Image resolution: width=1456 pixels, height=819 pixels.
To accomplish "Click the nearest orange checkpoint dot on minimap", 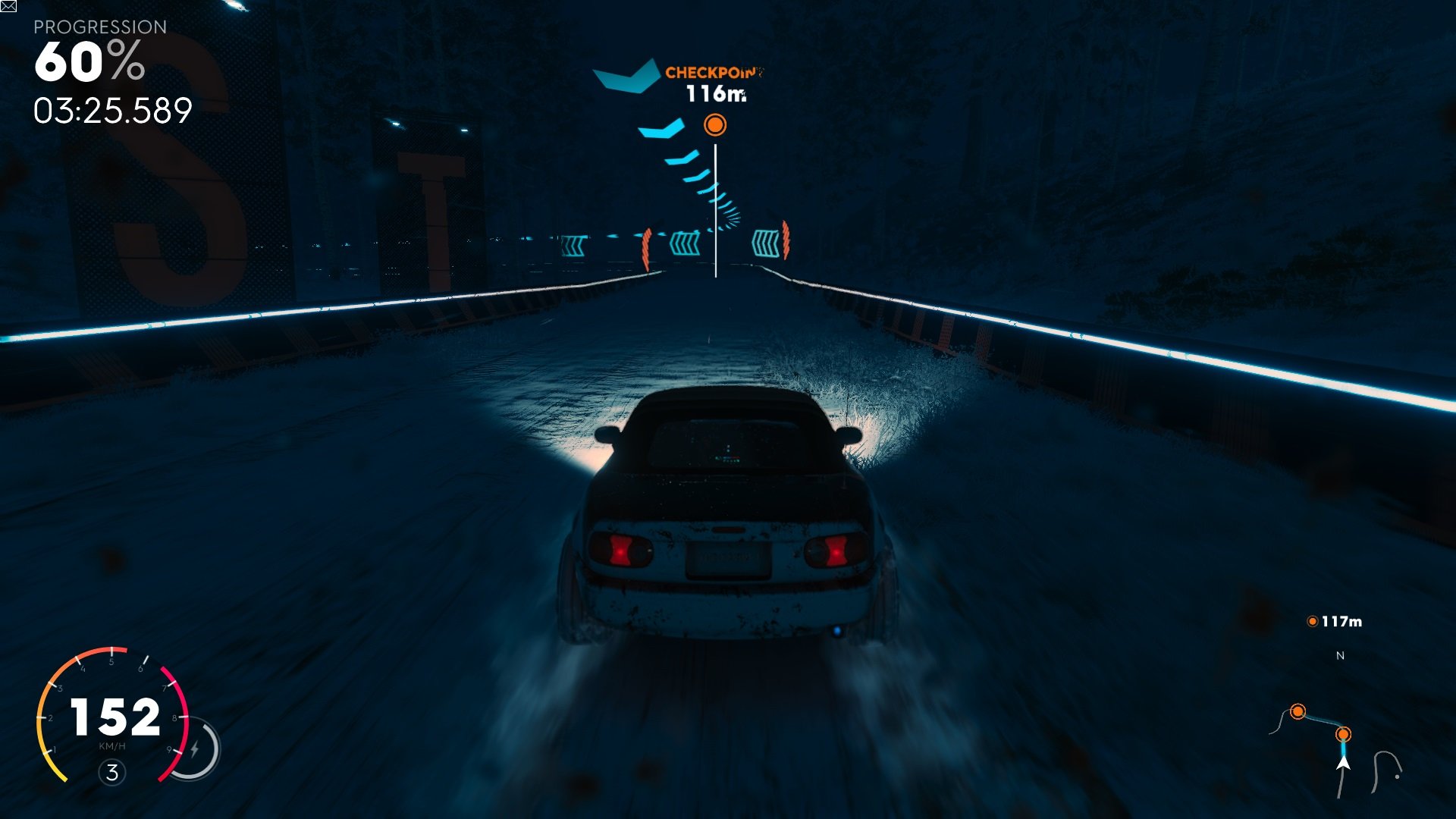I will click(x=1344, y=734).
